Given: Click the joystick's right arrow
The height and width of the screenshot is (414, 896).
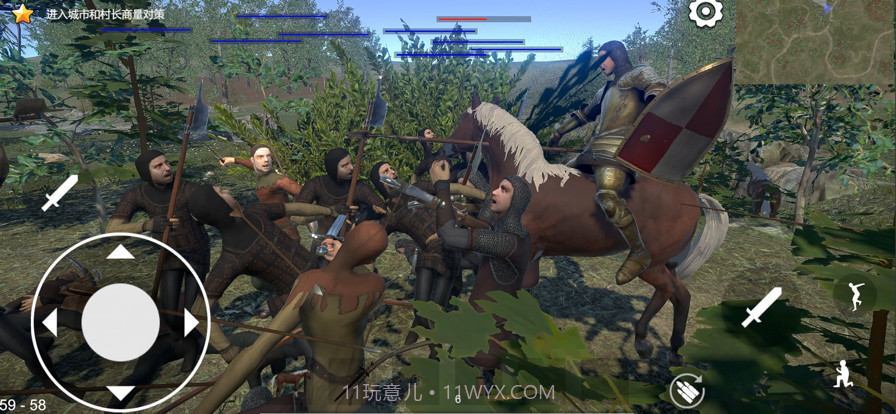Looking at the screenshot, I should 192,322.
